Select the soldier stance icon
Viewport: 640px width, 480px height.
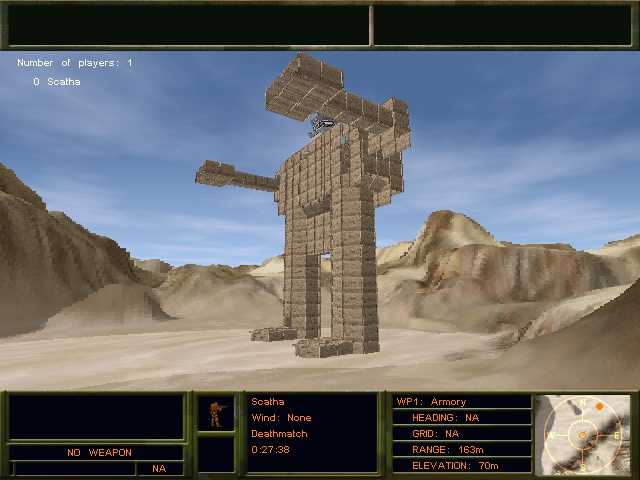216,413
